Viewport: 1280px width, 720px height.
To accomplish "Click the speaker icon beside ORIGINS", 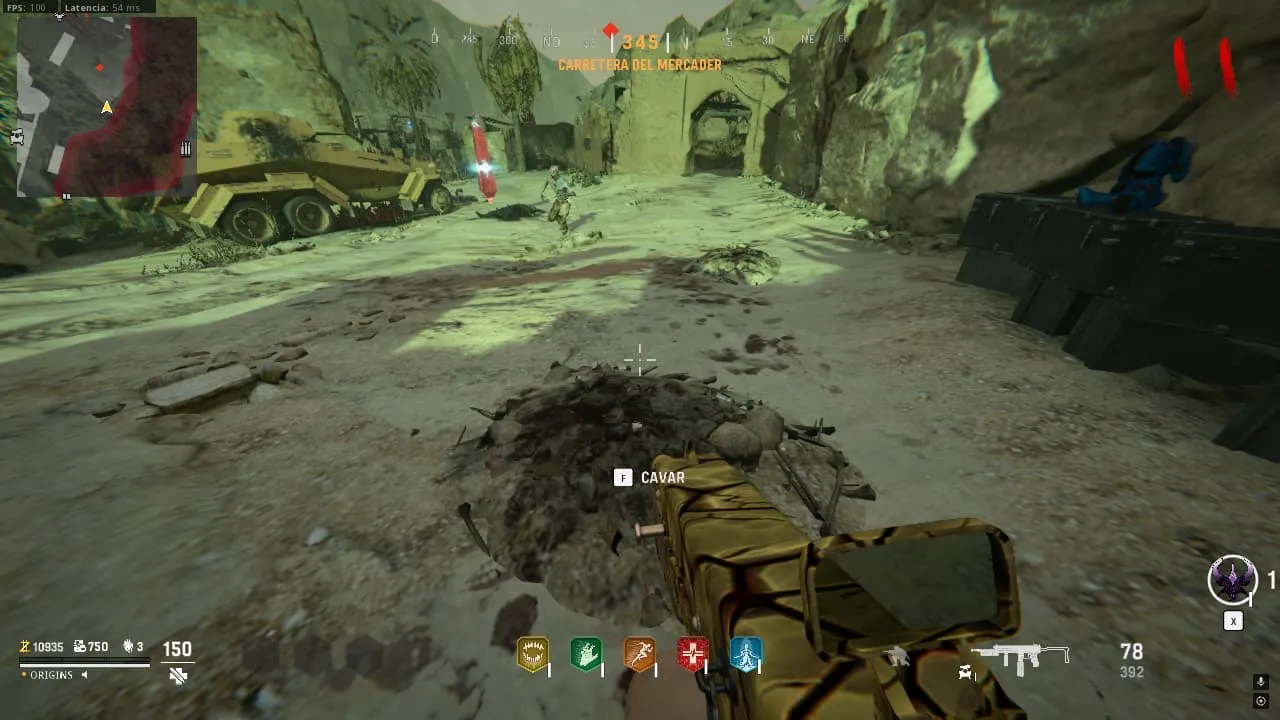I will [84, 675].
